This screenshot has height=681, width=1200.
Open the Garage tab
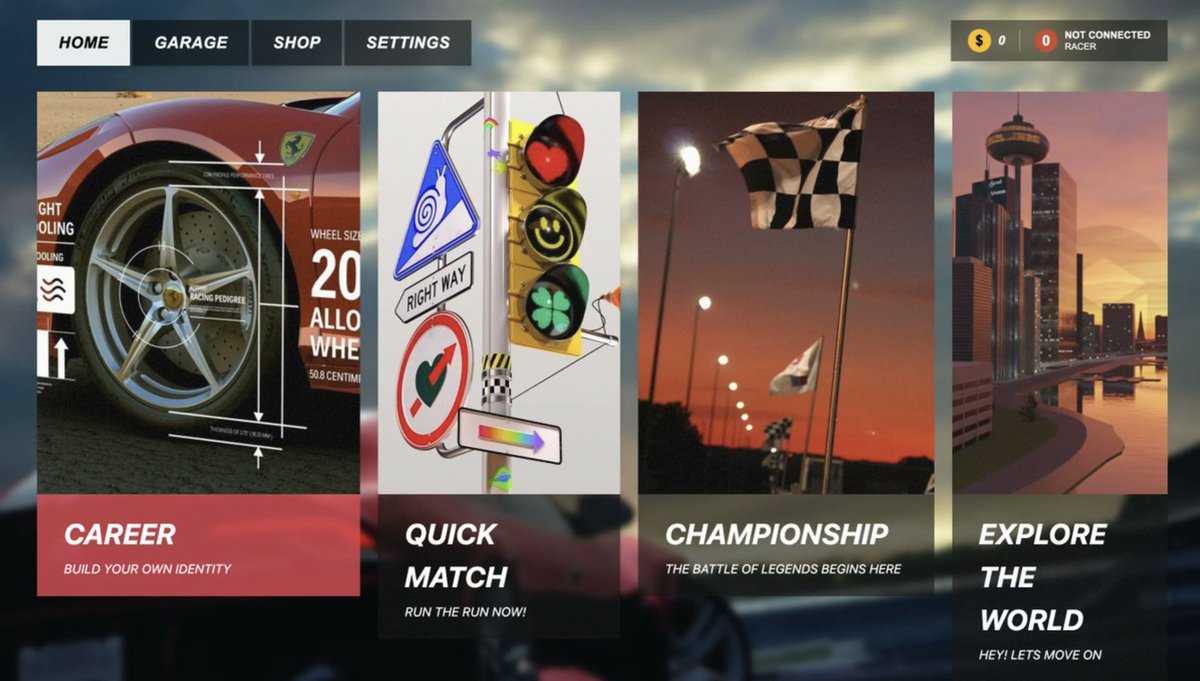click(190, 43)
